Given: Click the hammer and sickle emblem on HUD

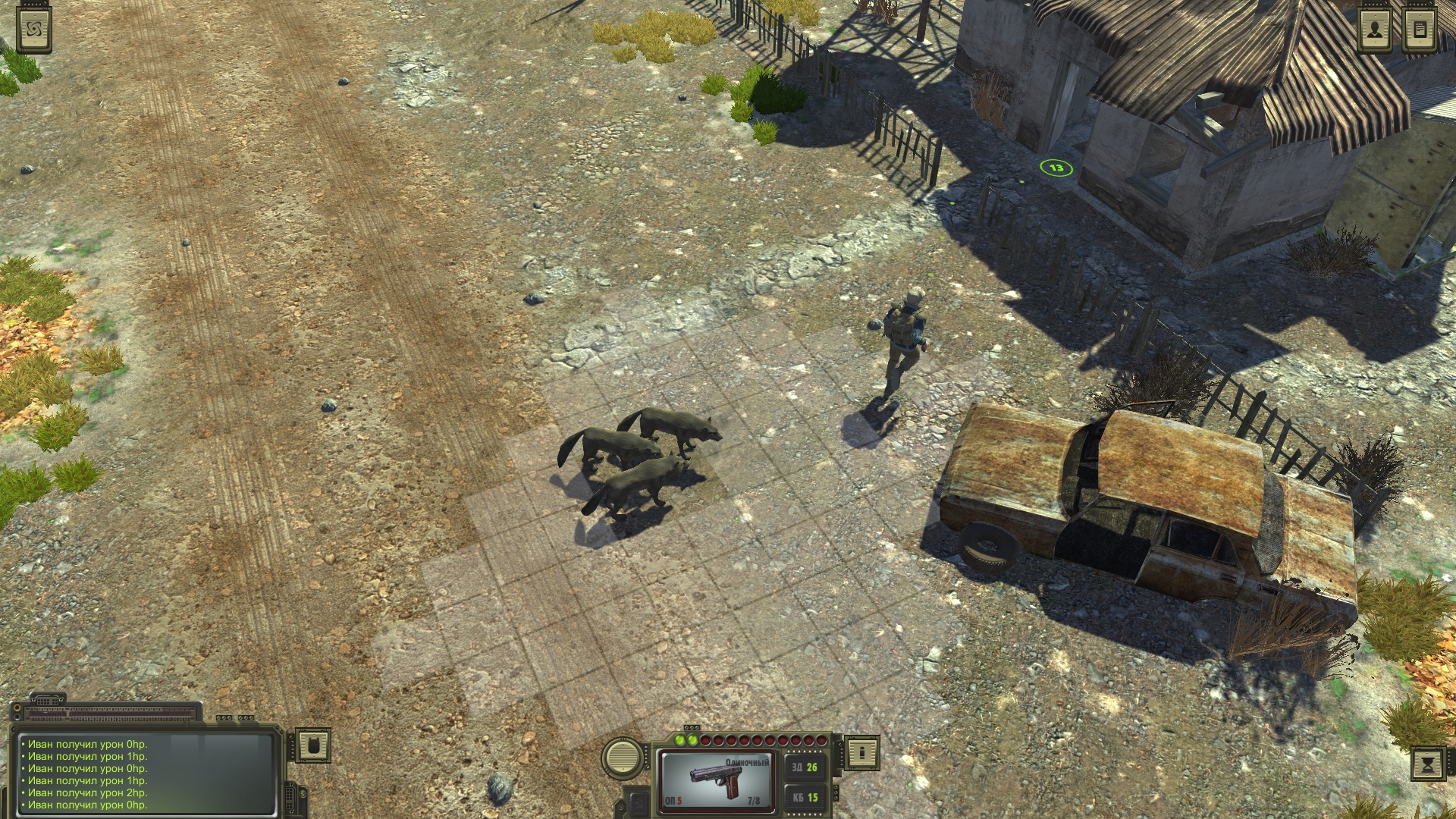Looking at the screenshot, I should point(639,804).
